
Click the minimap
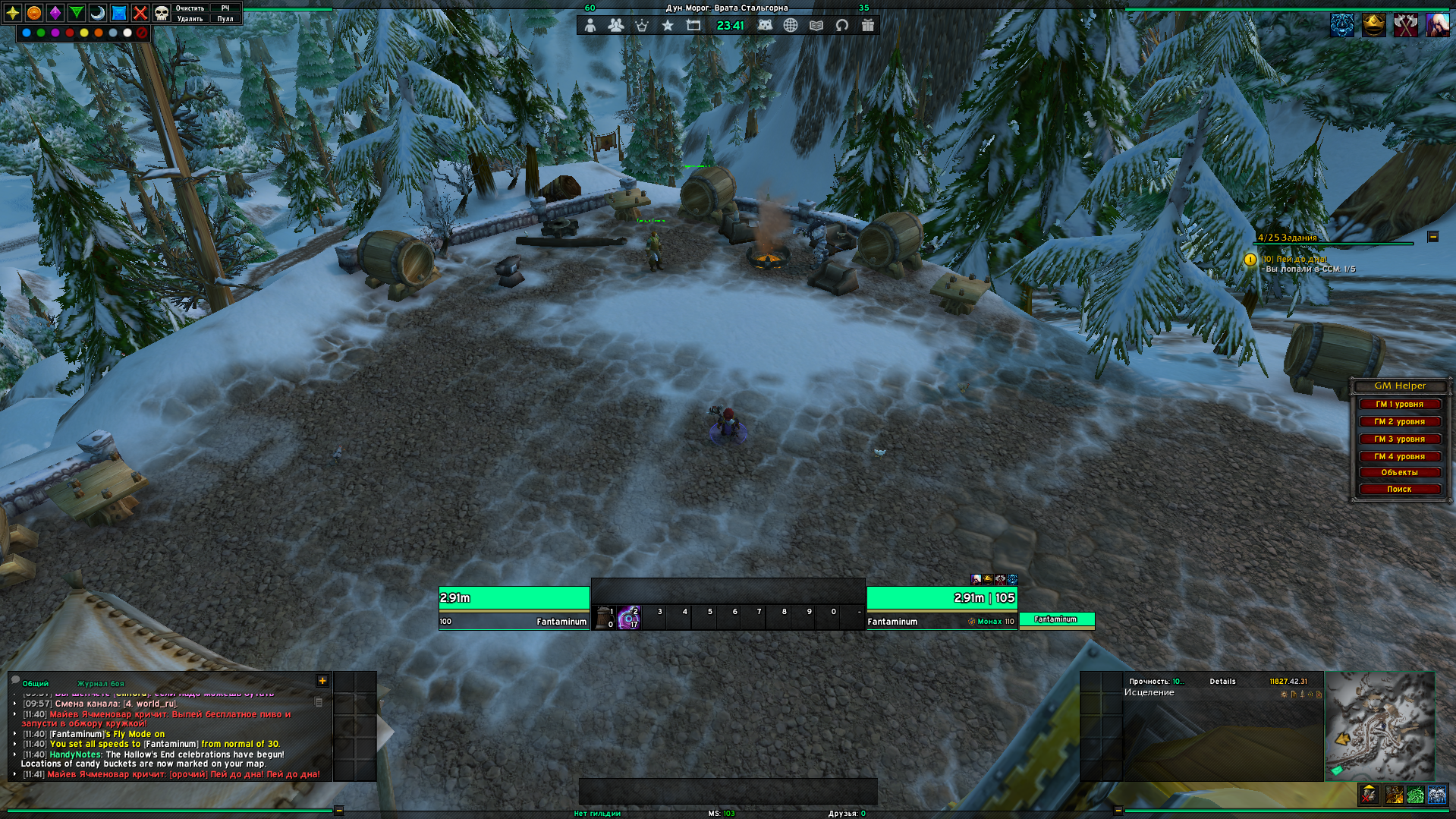pyautogui.click(x=1379, y=726)
